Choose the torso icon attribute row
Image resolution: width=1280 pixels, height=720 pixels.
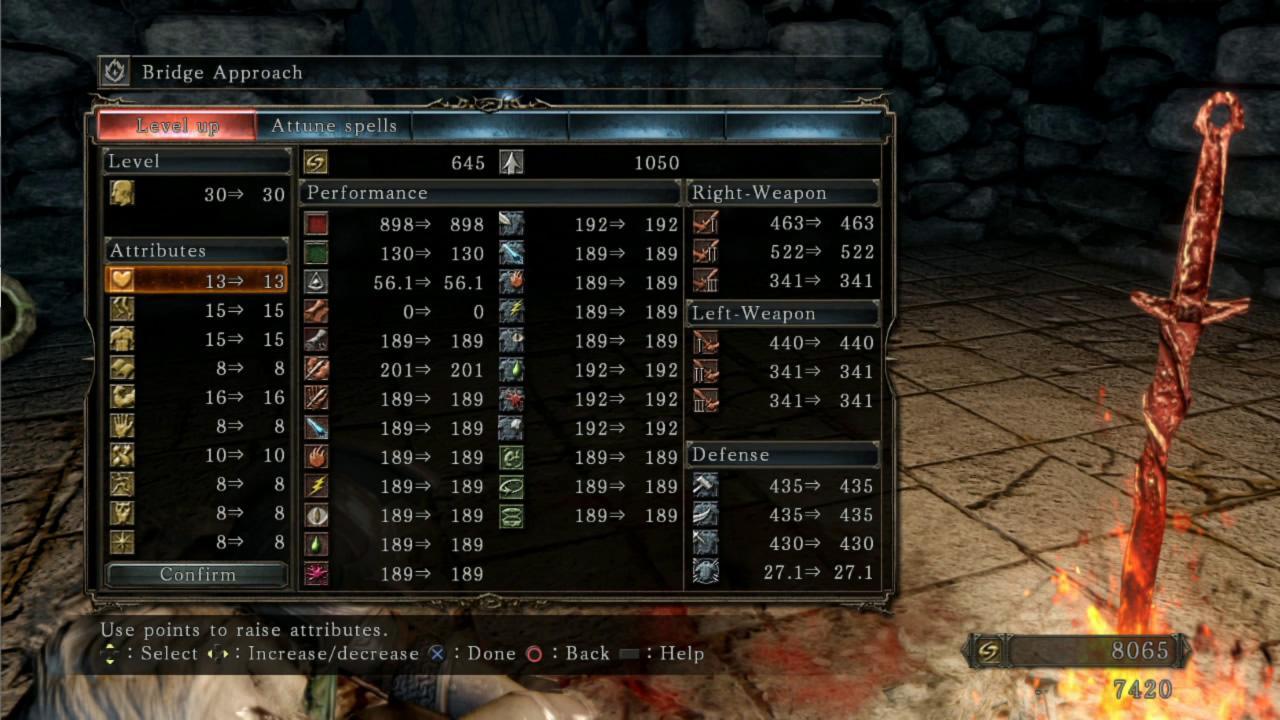click(196, 339)
